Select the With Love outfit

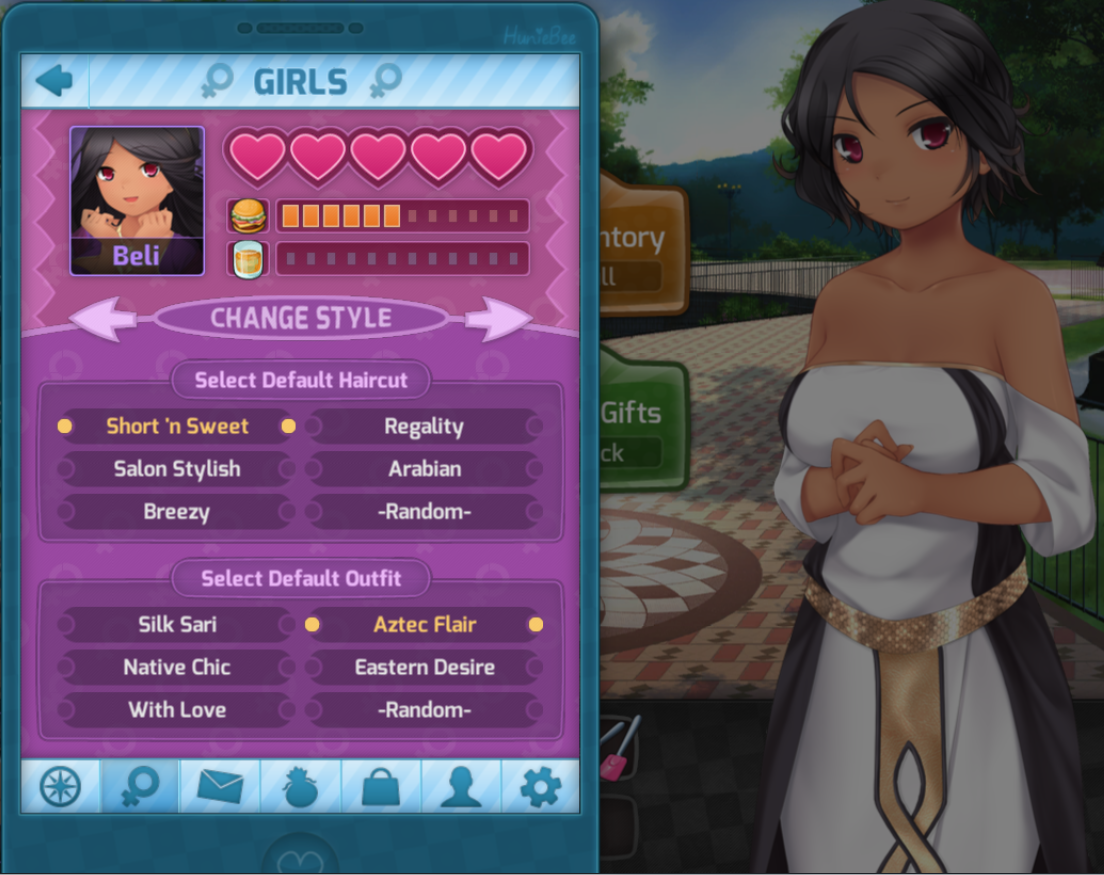(177, 710)
